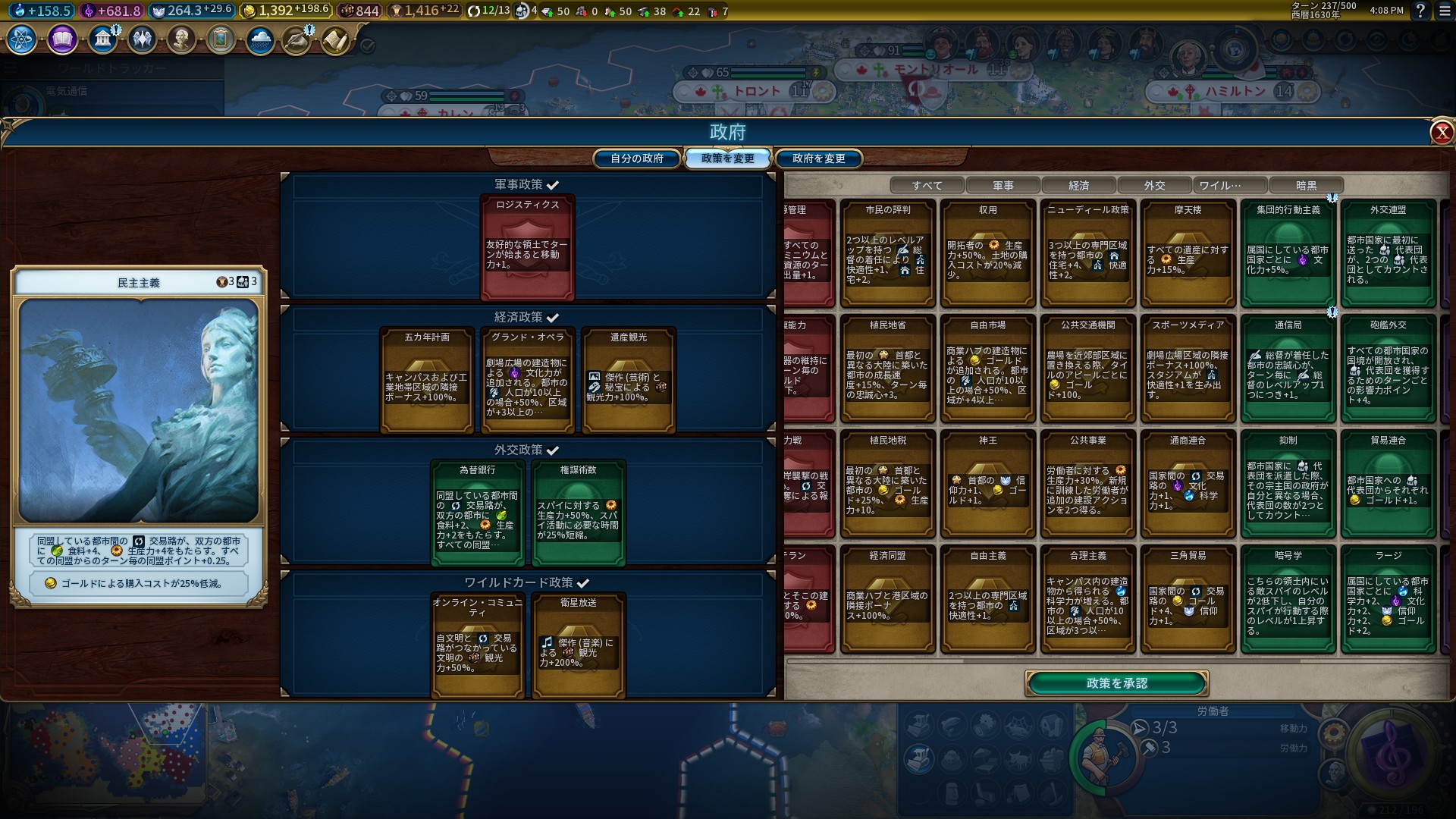Select the ニューディール政策 card from the list
The image size is (1456, 819).
tap(1087, 253)
